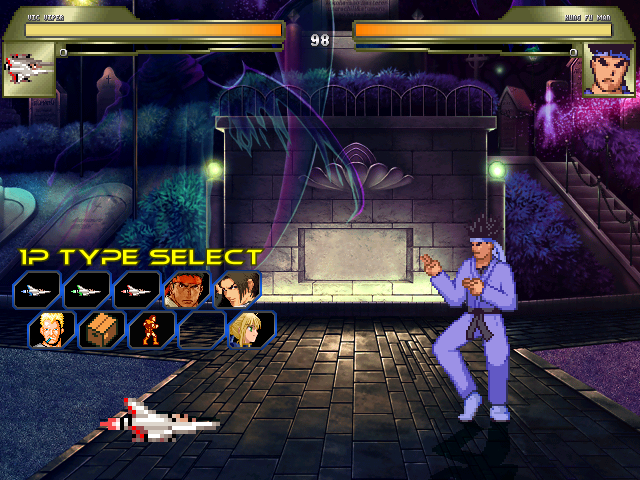The width and height of the screenshot is (640, 480).
Task: Pick the blue-accented Vic Viper ship
Action: click(37, 290)
